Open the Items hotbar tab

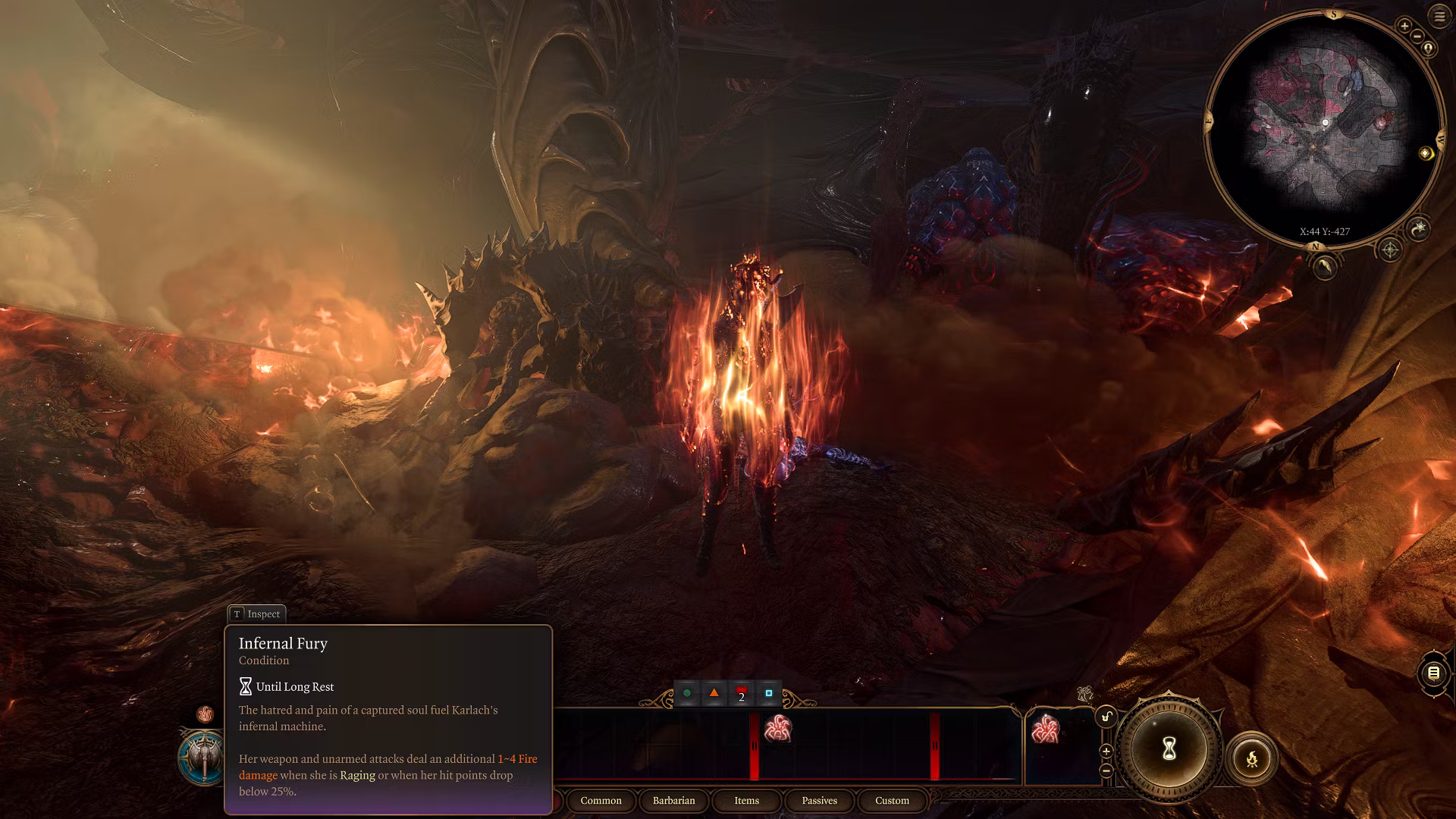(746, 801)
